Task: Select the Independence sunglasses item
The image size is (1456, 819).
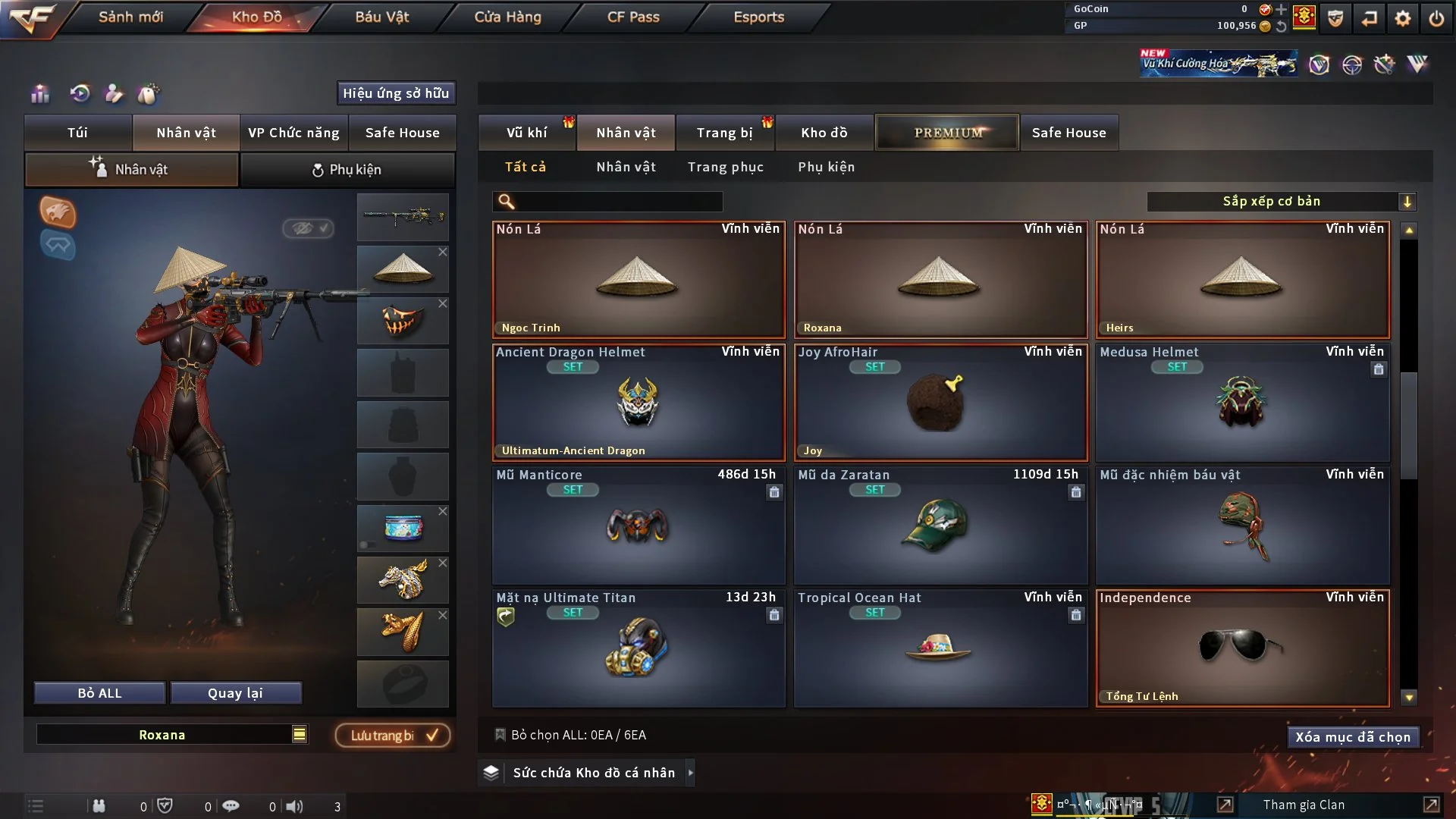Action: pos(1241,648)
